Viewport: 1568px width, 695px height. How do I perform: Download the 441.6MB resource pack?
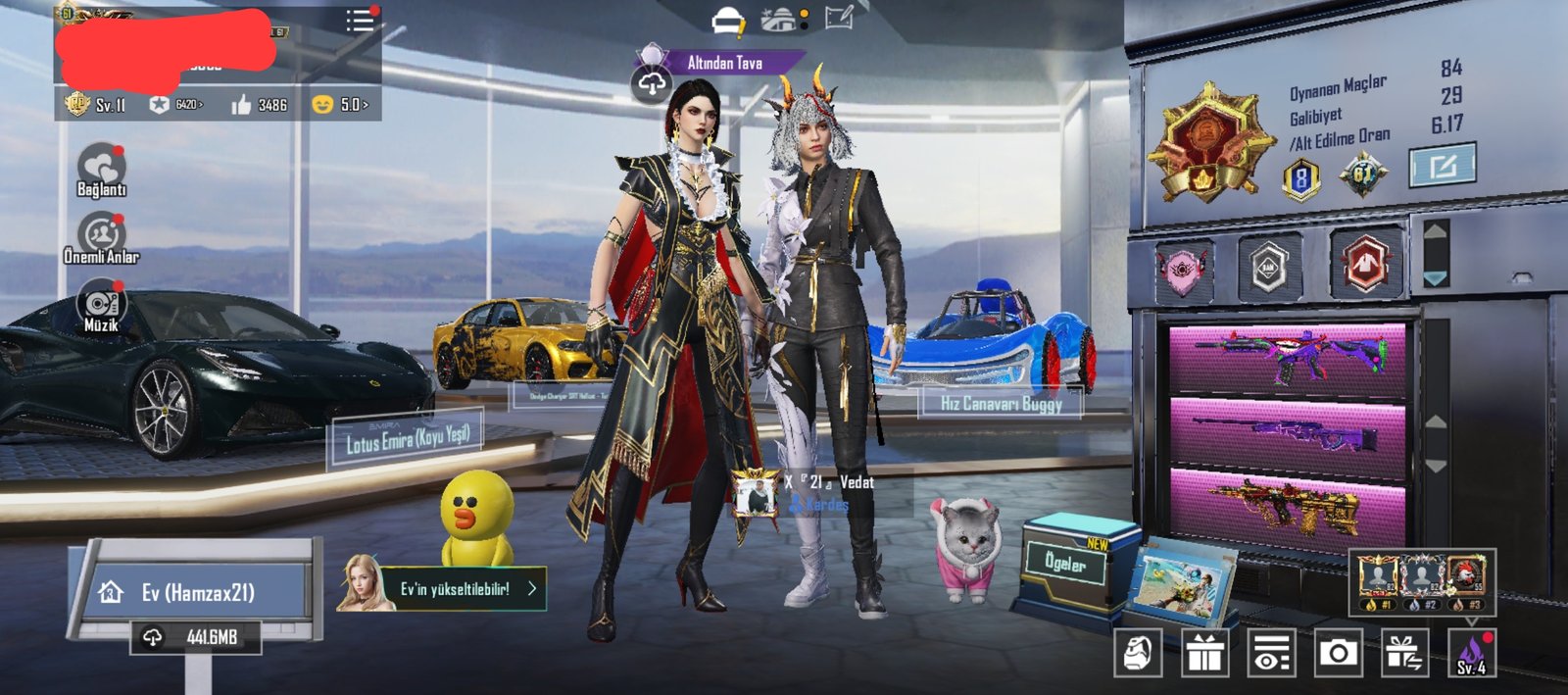pyautogui.click(x=196, y=637)
